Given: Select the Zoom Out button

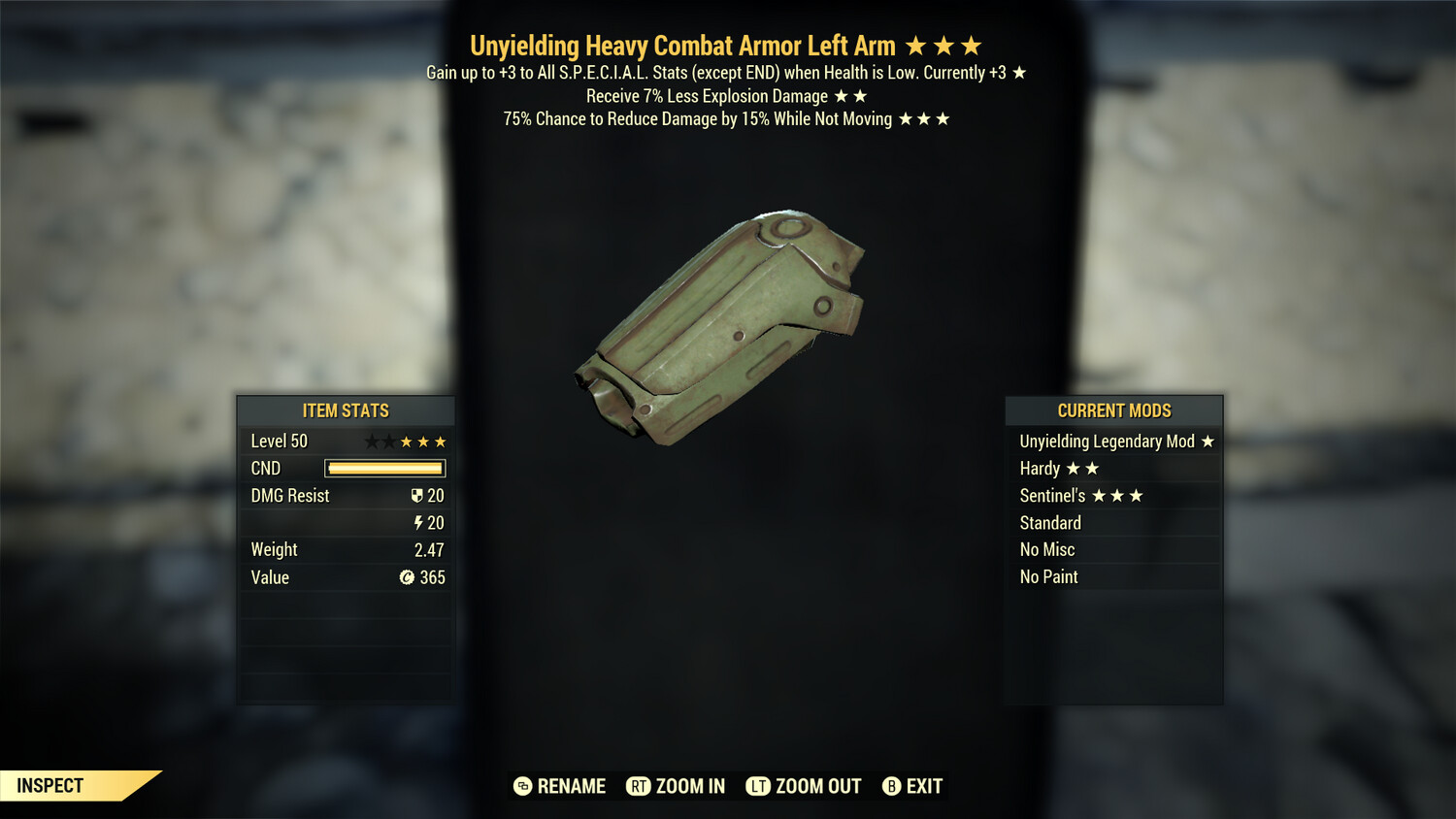Looking at the screenshot, I should click(804, 786).
